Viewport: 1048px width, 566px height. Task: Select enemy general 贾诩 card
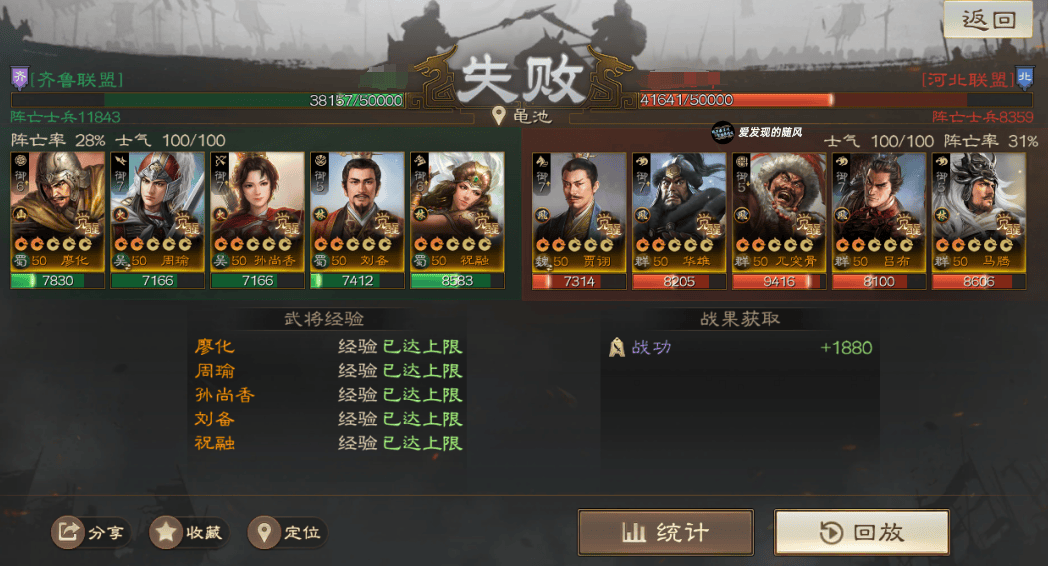coord(579,213)
